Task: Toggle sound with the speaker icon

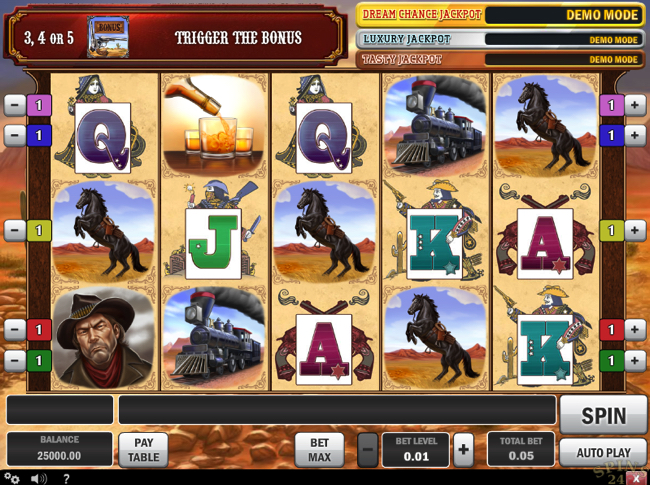Action: [38, 478]
